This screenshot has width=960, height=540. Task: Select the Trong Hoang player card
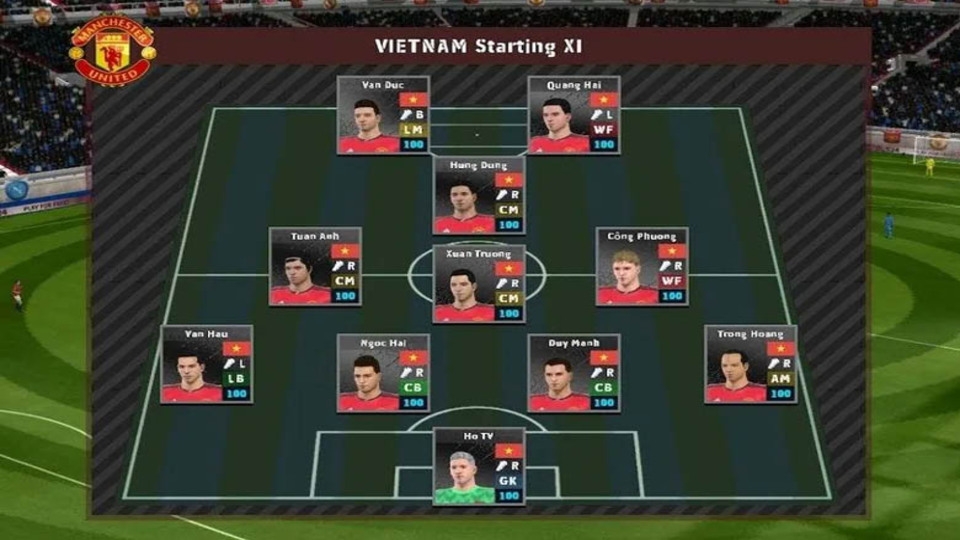point(751,364)
